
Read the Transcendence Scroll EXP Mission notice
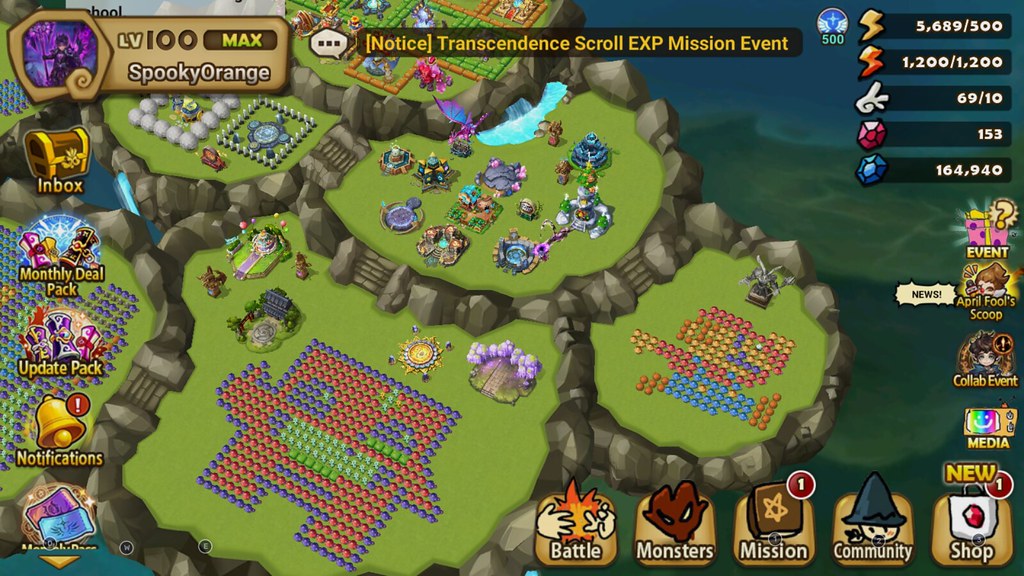coord(577,44)
